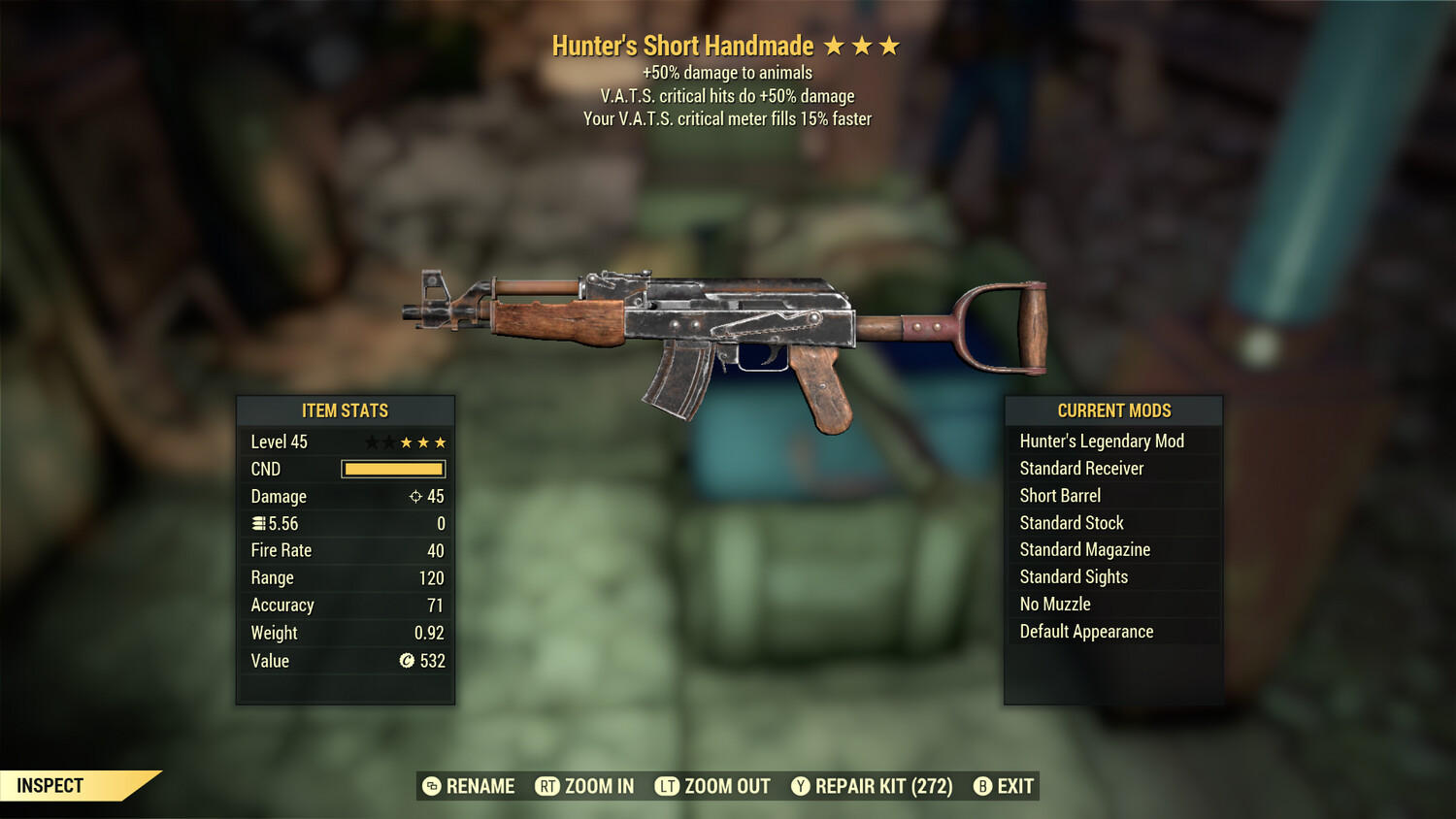Image resolution: width=1456 pixels, height=819 pixels.
Task: Click the ITEM STATS panel header
Action: point(346,410)
